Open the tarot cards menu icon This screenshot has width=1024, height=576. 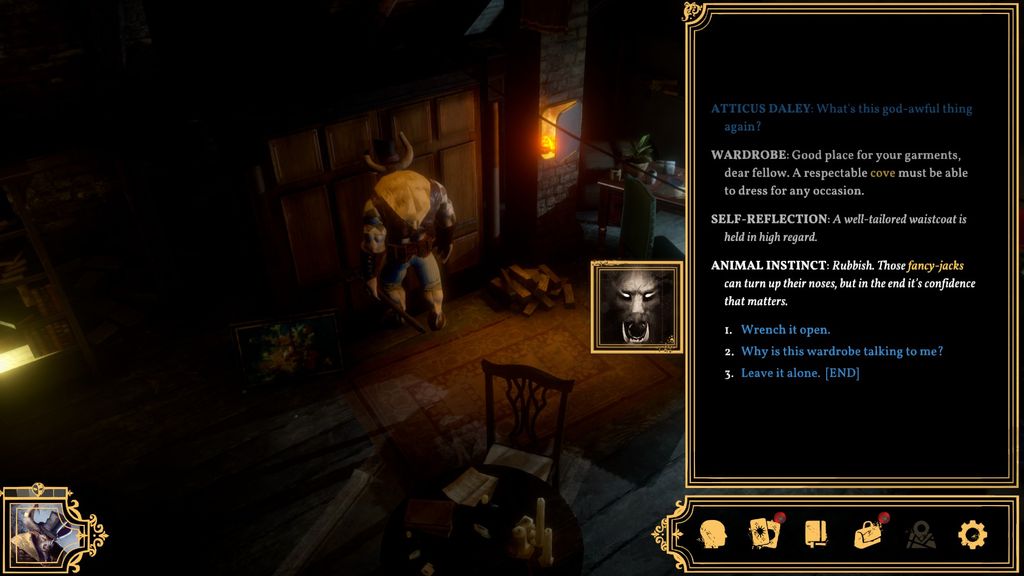764,534
